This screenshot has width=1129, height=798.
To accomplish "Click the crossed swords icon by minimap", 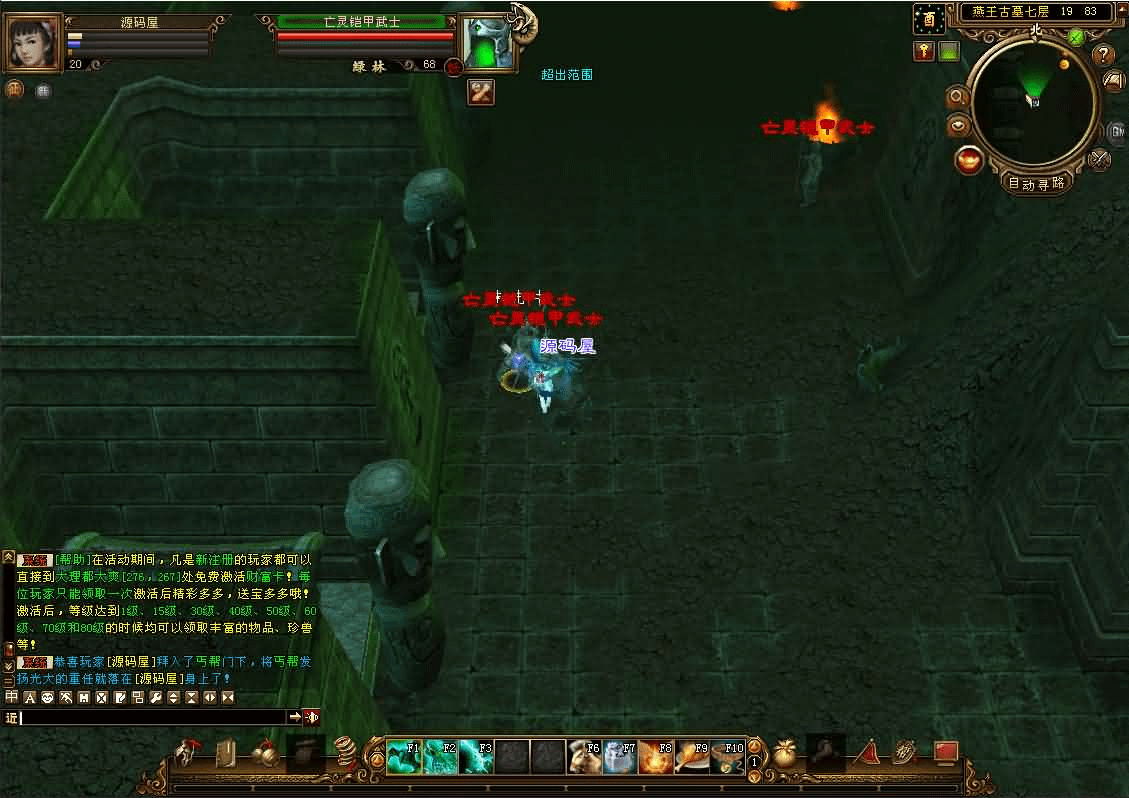I will click(x=1099, y=158).
